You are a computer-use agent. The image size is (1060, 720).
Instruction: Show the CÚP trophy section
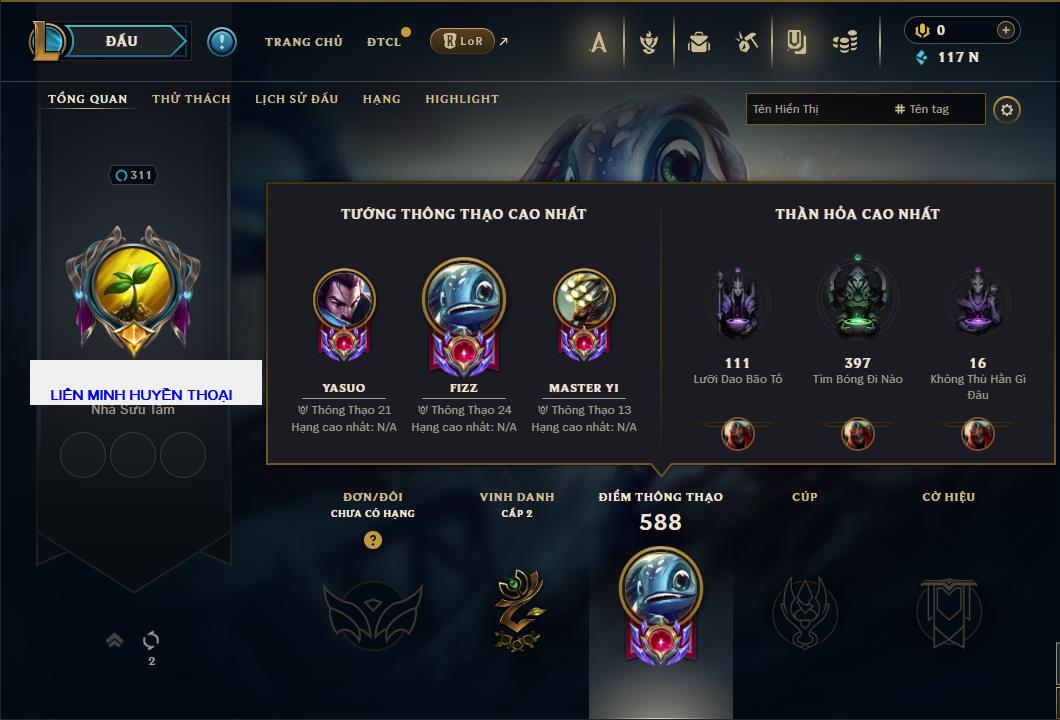click(x=804, y=610)
